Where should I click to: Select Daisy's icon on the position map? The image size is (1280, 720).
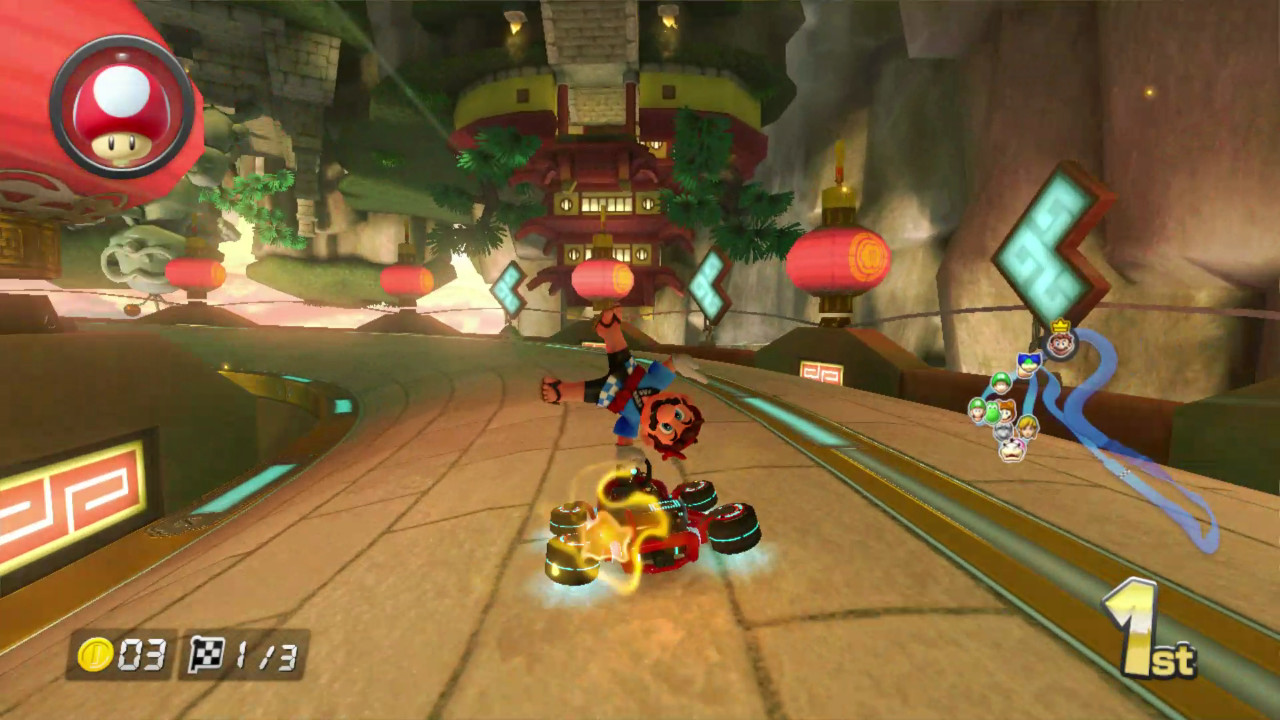(1006, 412)
